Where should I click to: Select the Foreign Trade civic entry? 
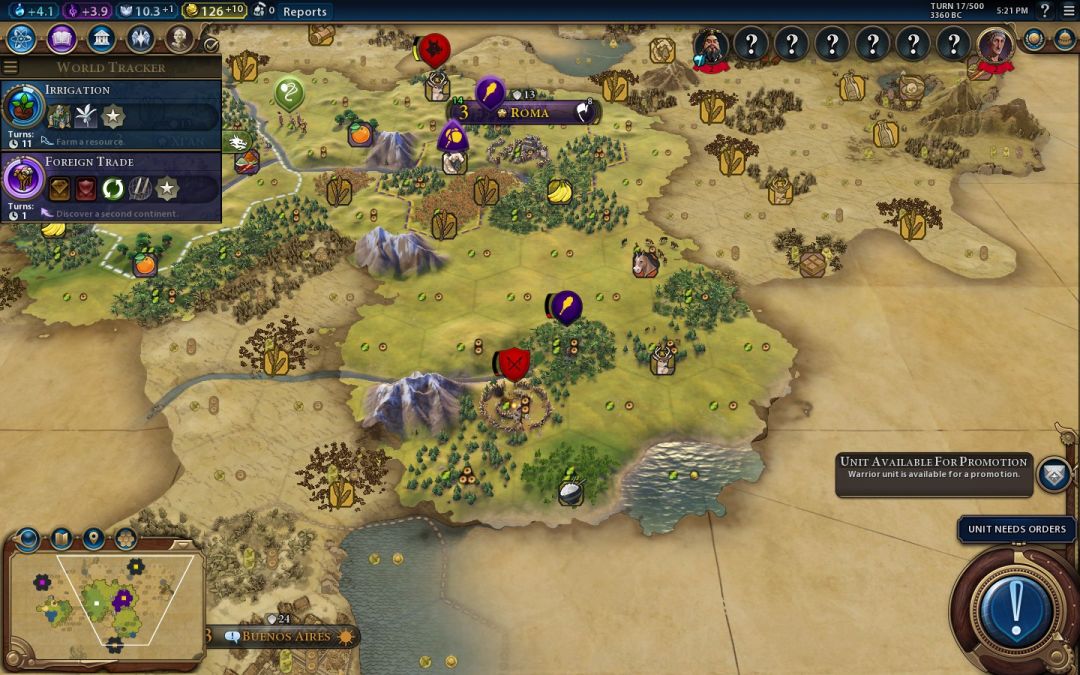click(x=110, y=187)
